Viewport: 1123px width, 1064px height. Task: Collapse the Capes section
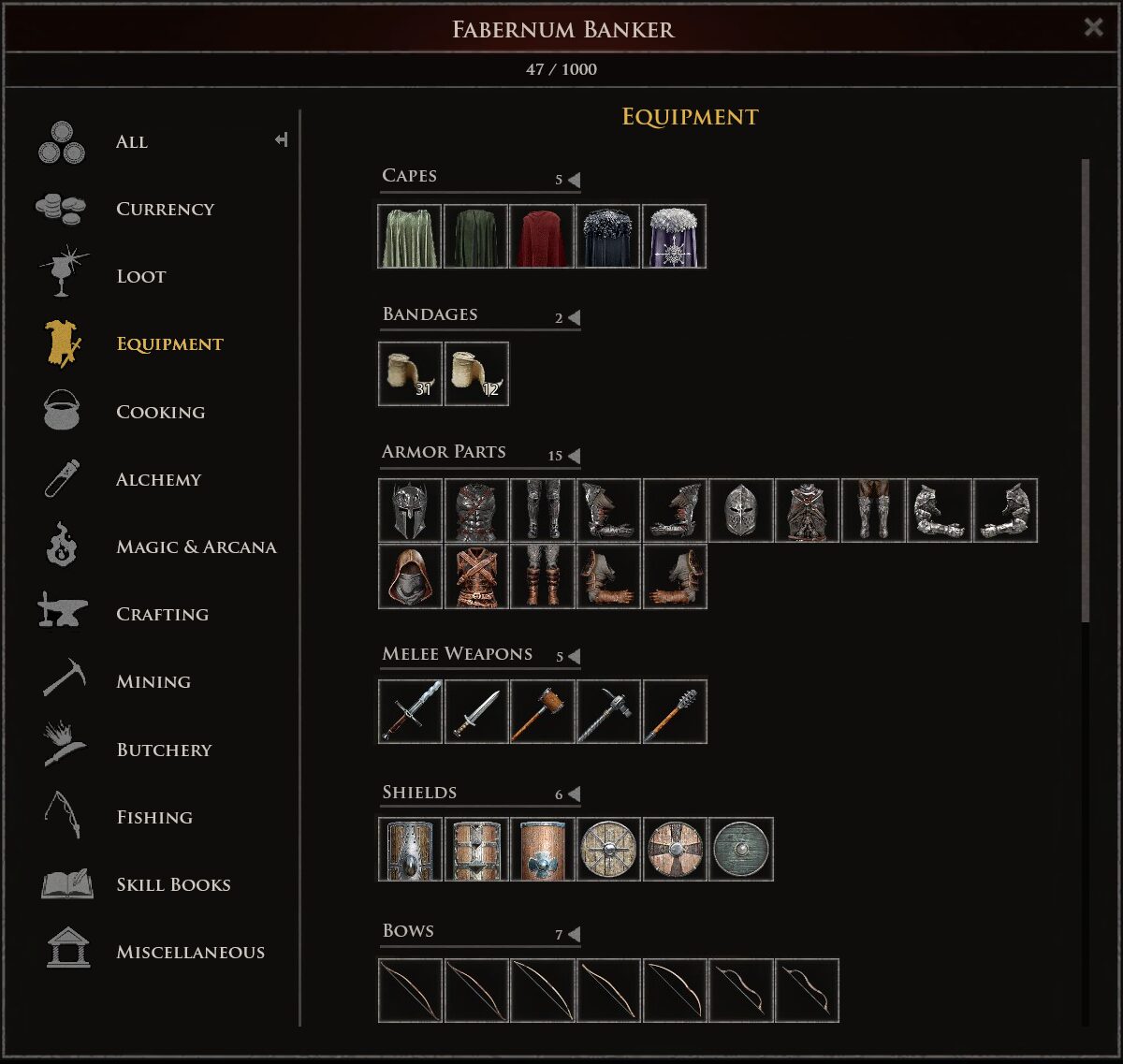click(575, 180)
